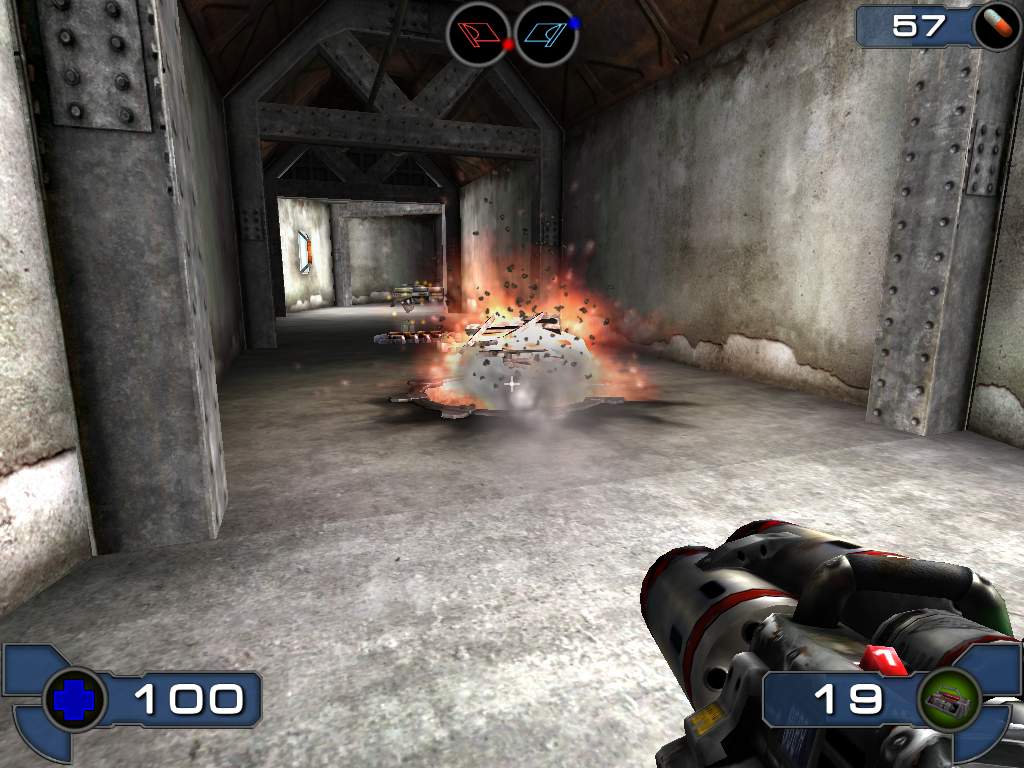Click the blue health cross icon

click(x=74, y=699)
